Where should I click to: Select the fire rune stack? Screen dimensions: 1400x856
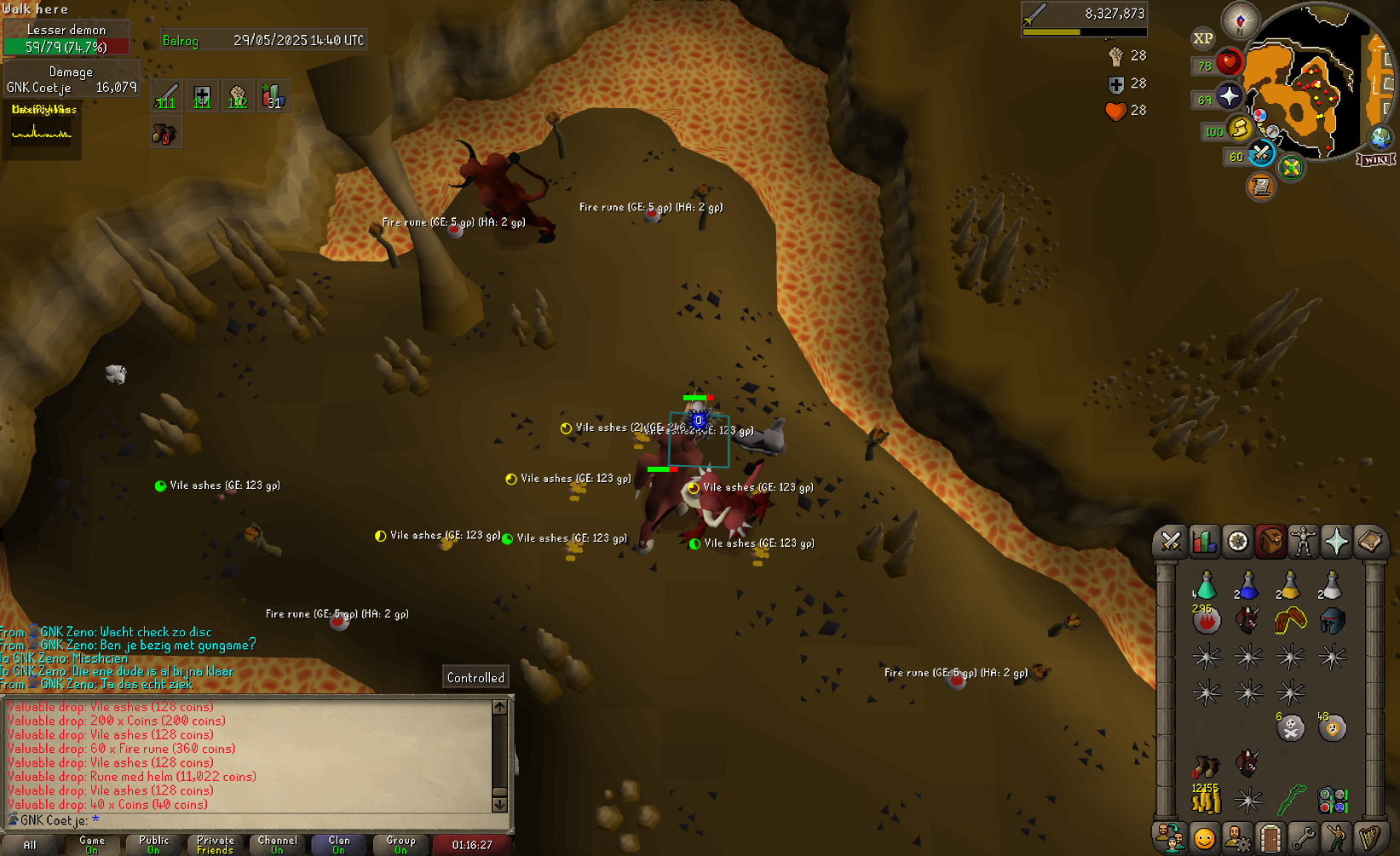point(1206,621)
